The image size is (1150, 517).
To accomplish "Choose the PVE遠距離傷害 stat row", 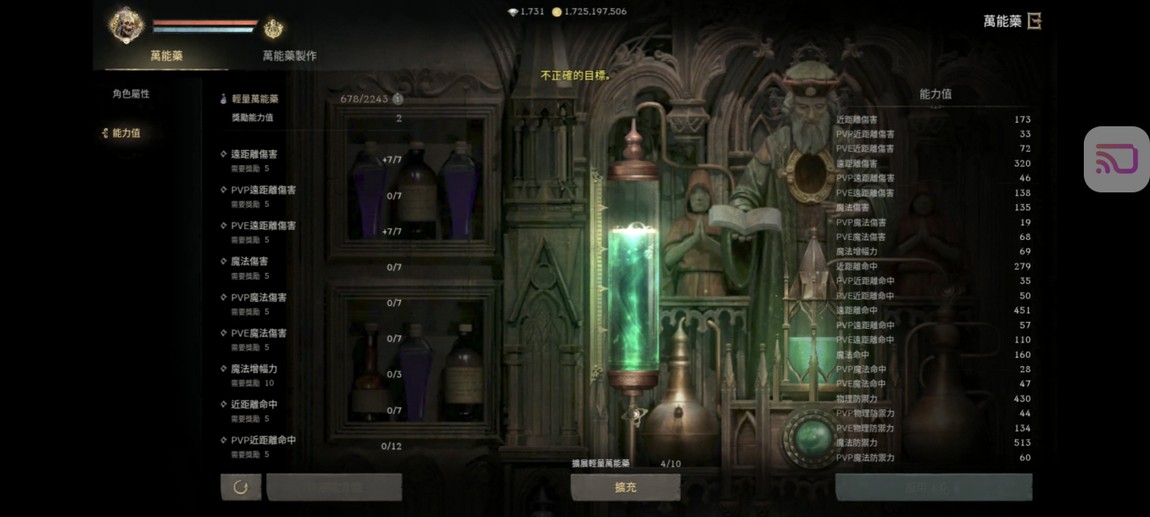I will pyautogui.click(x=263, y=226).
